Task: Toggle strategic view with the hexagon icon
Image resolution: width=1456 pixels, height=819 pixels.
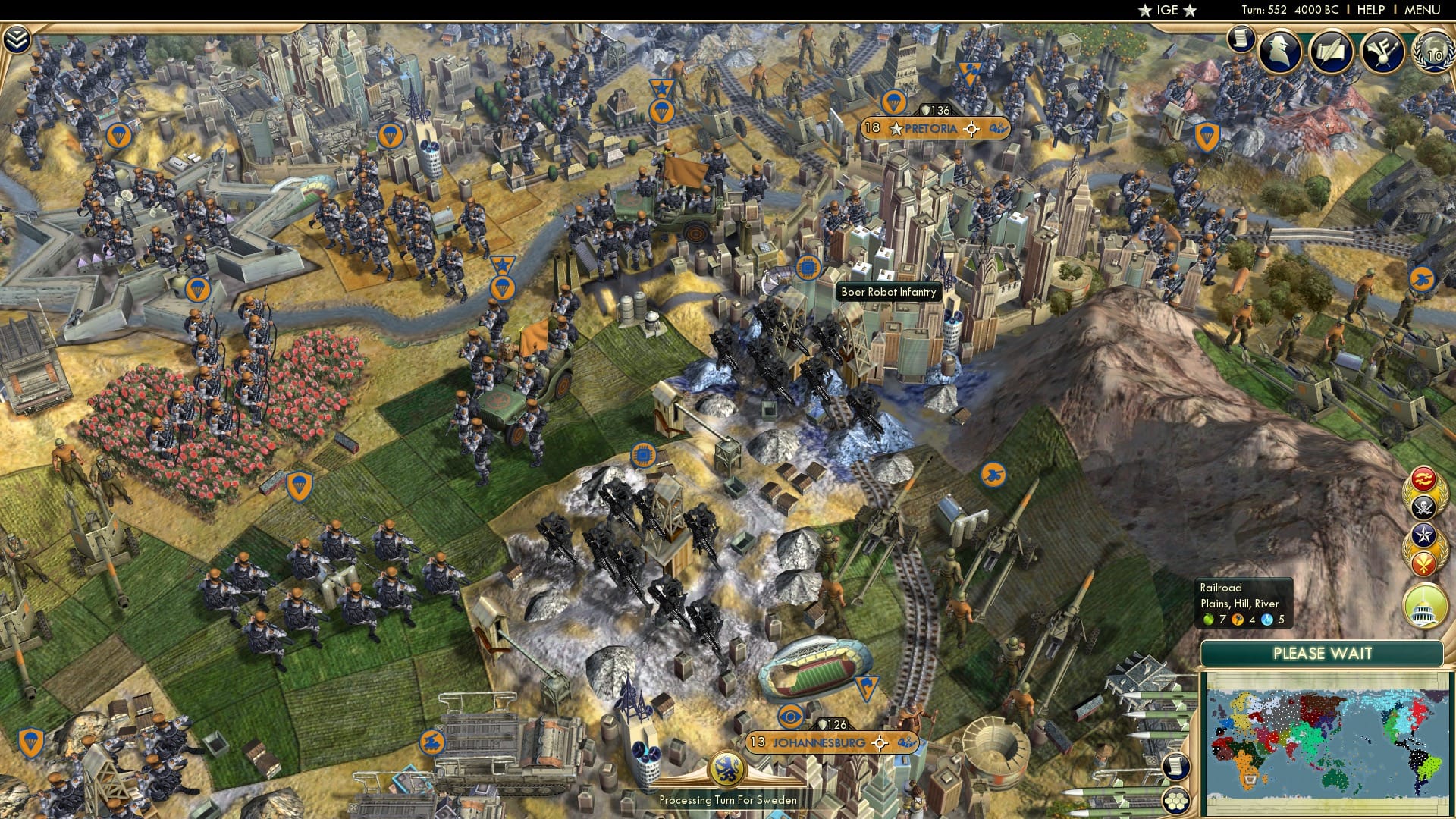Action: 1175,800
